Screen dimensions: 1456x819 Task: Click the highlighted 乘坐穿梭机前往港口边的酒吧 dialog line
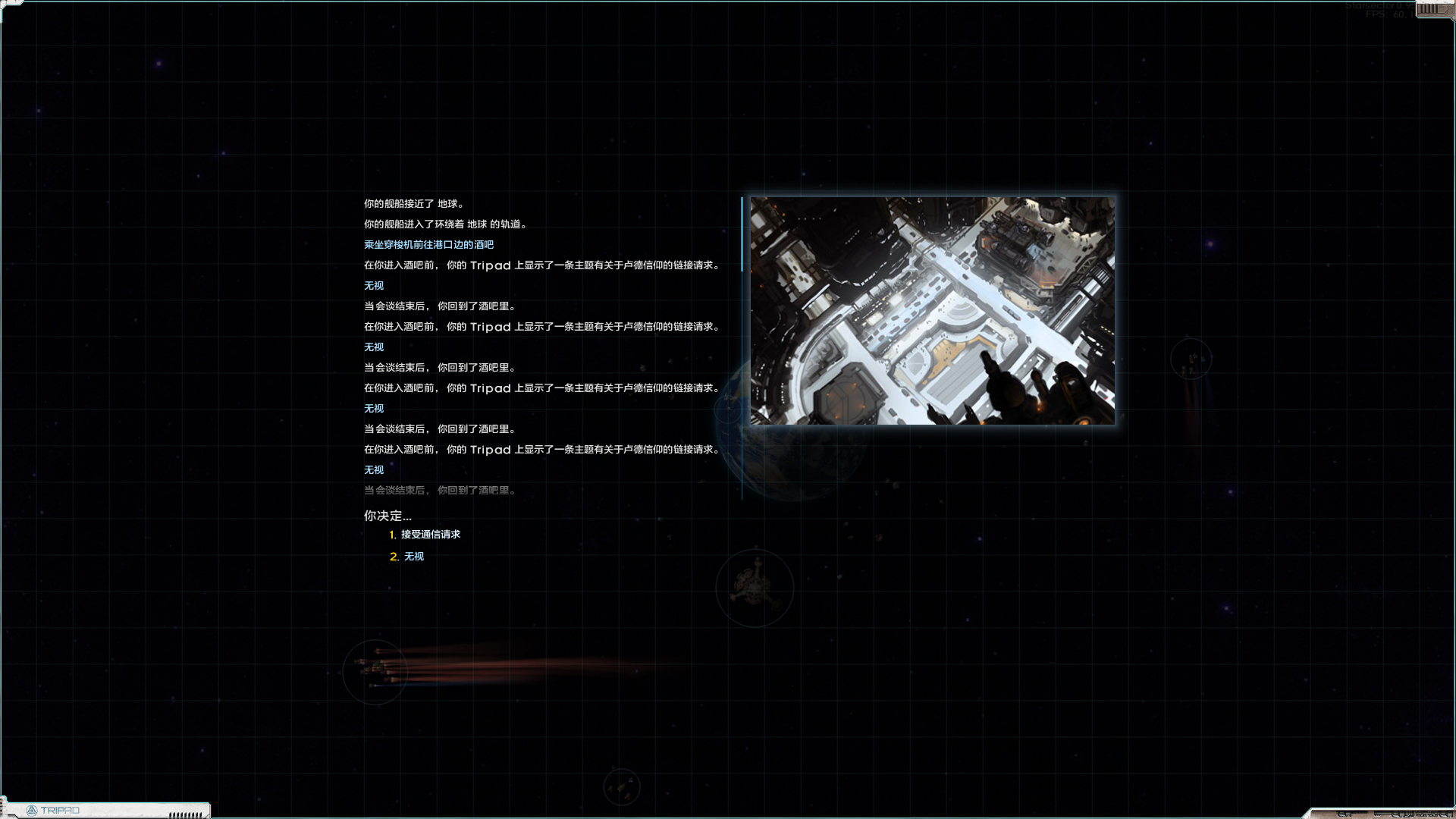click(428, 244)
